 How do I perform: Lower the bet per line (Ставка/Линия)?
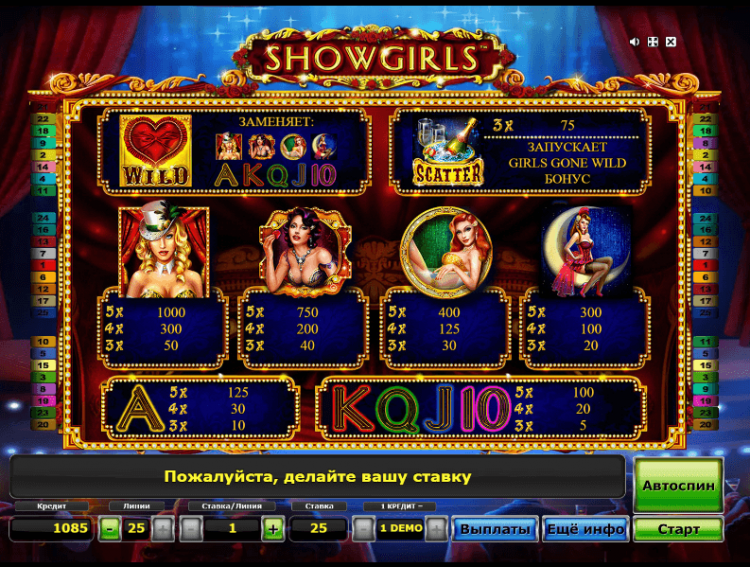coord(193,529)
